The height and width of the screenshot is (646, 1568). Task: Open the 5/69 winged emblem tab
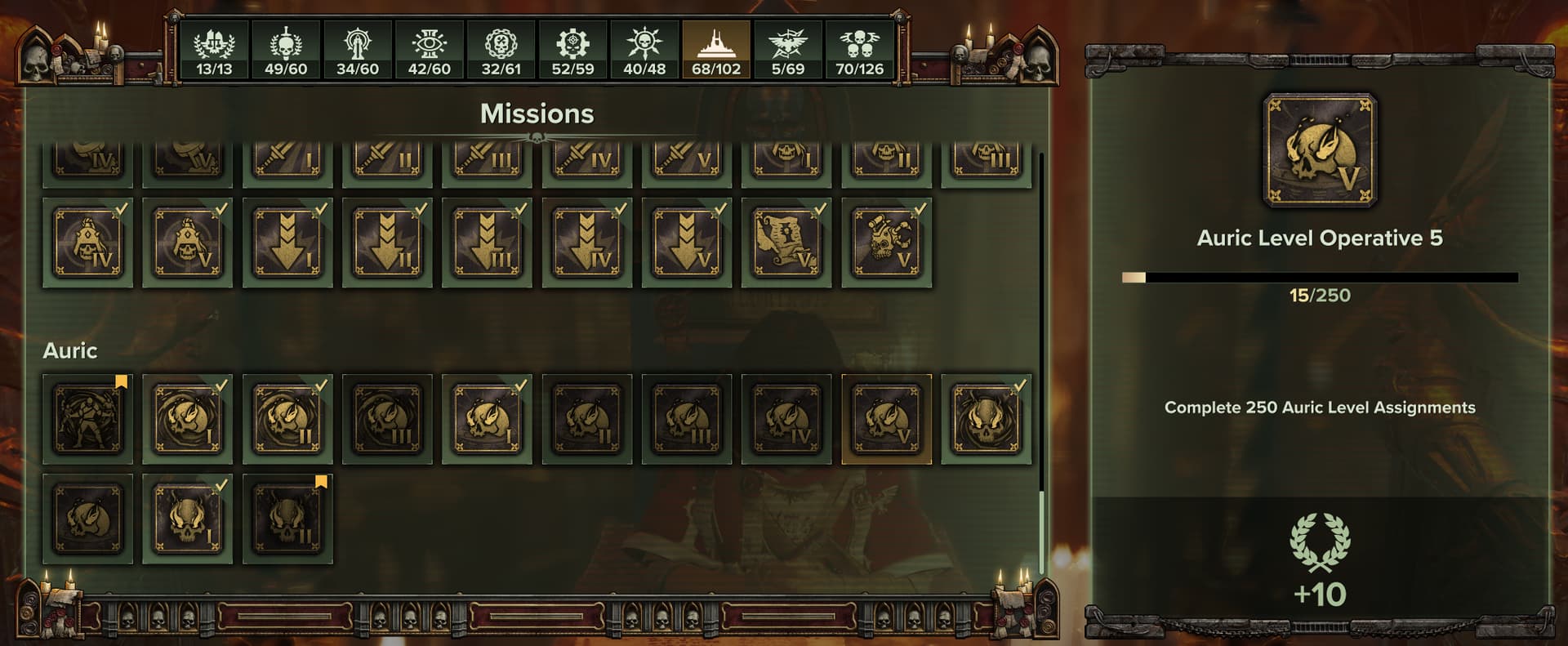(788, 51)
